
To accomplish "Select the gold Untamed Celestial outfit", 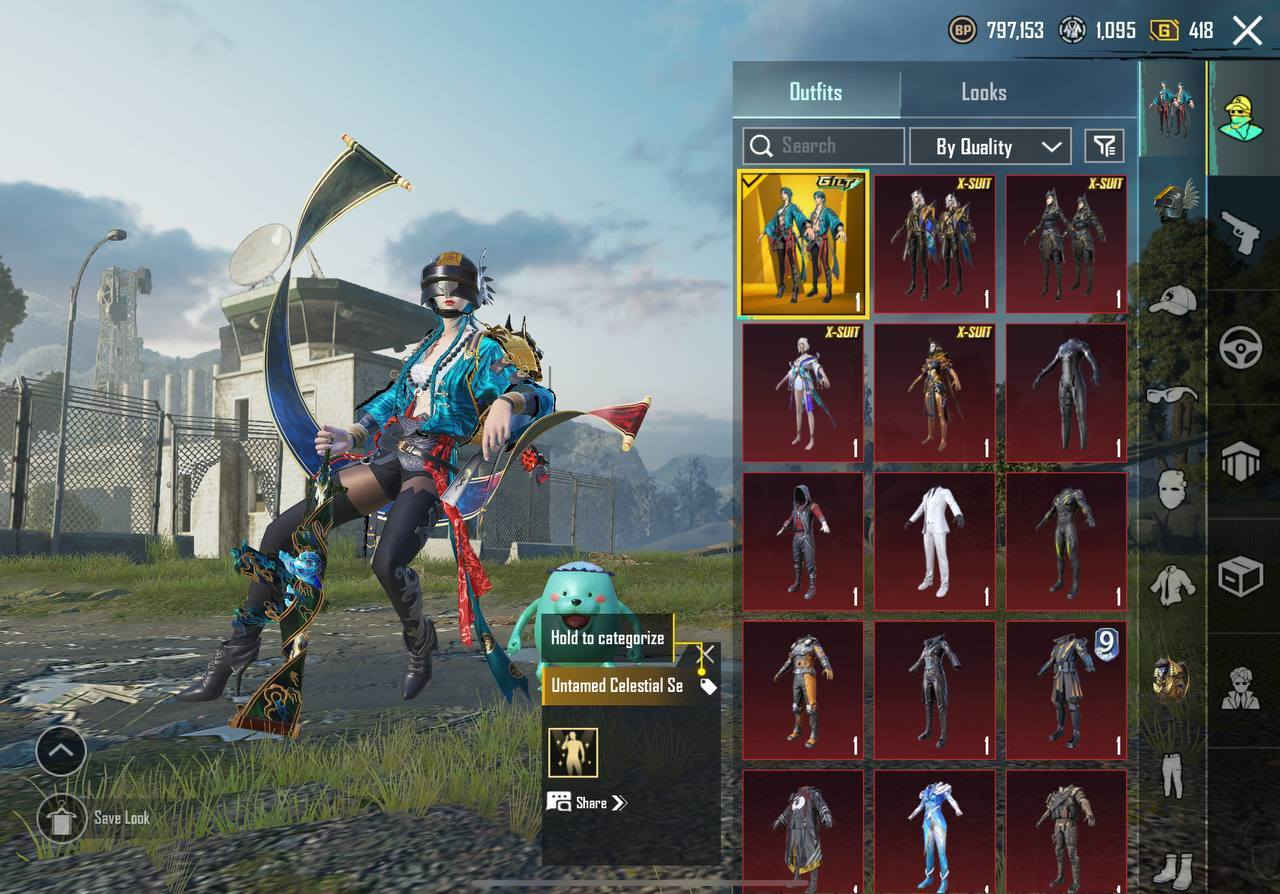I will tap(803, 243).
